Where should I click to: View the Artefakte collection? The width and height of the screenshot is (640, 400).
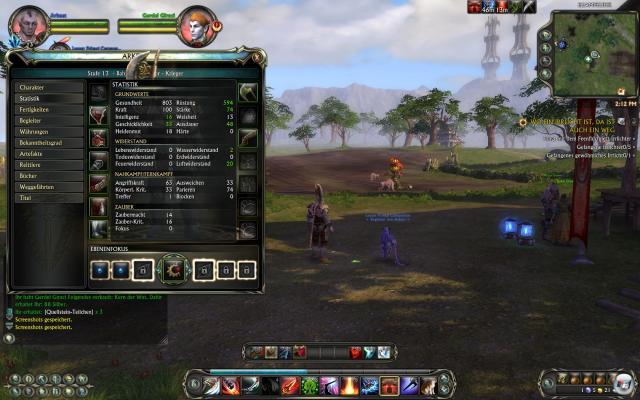[x=47, y=154]
